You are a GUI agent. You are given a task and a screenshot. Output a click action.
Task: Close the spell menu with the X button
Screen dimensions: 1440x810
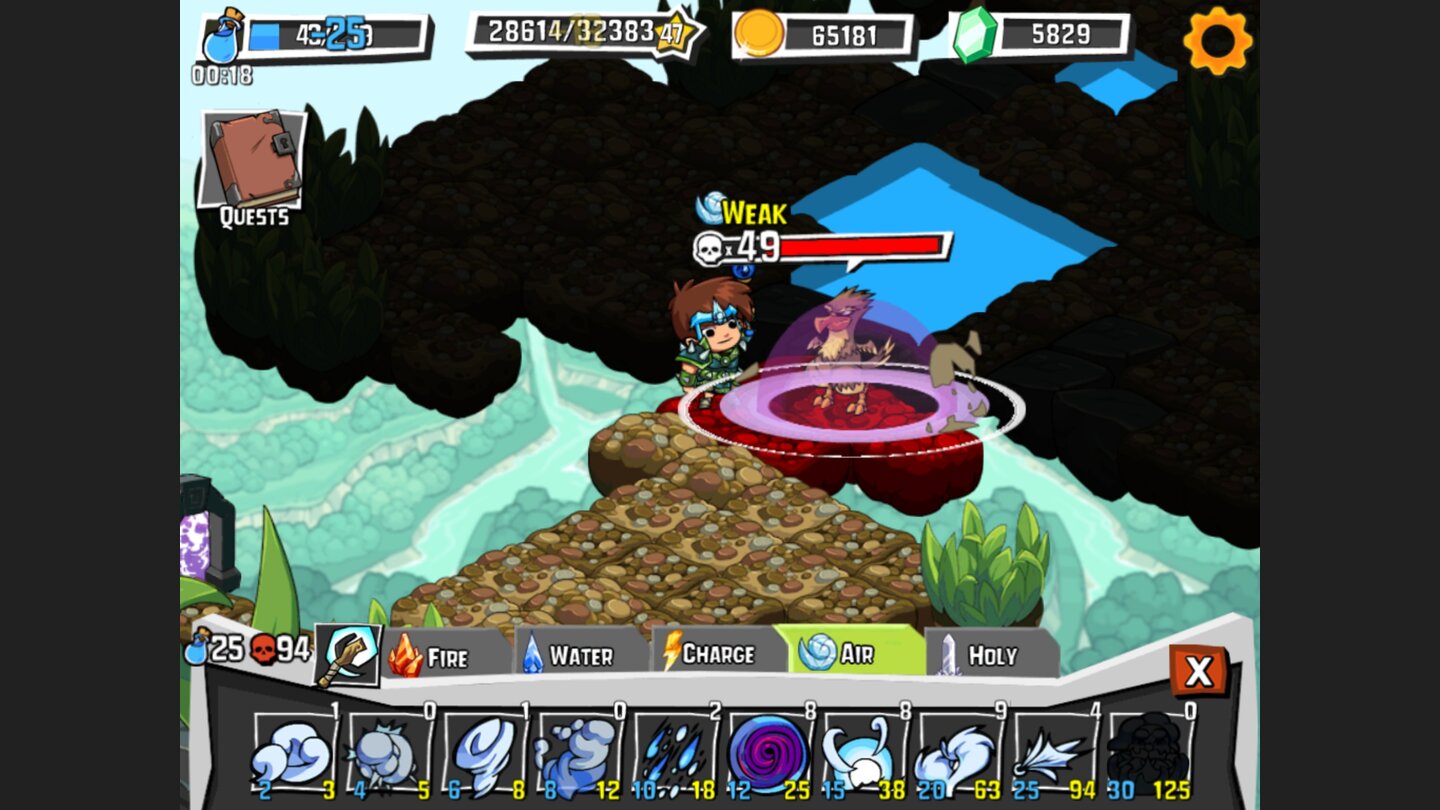click(x=1199, y=672)
